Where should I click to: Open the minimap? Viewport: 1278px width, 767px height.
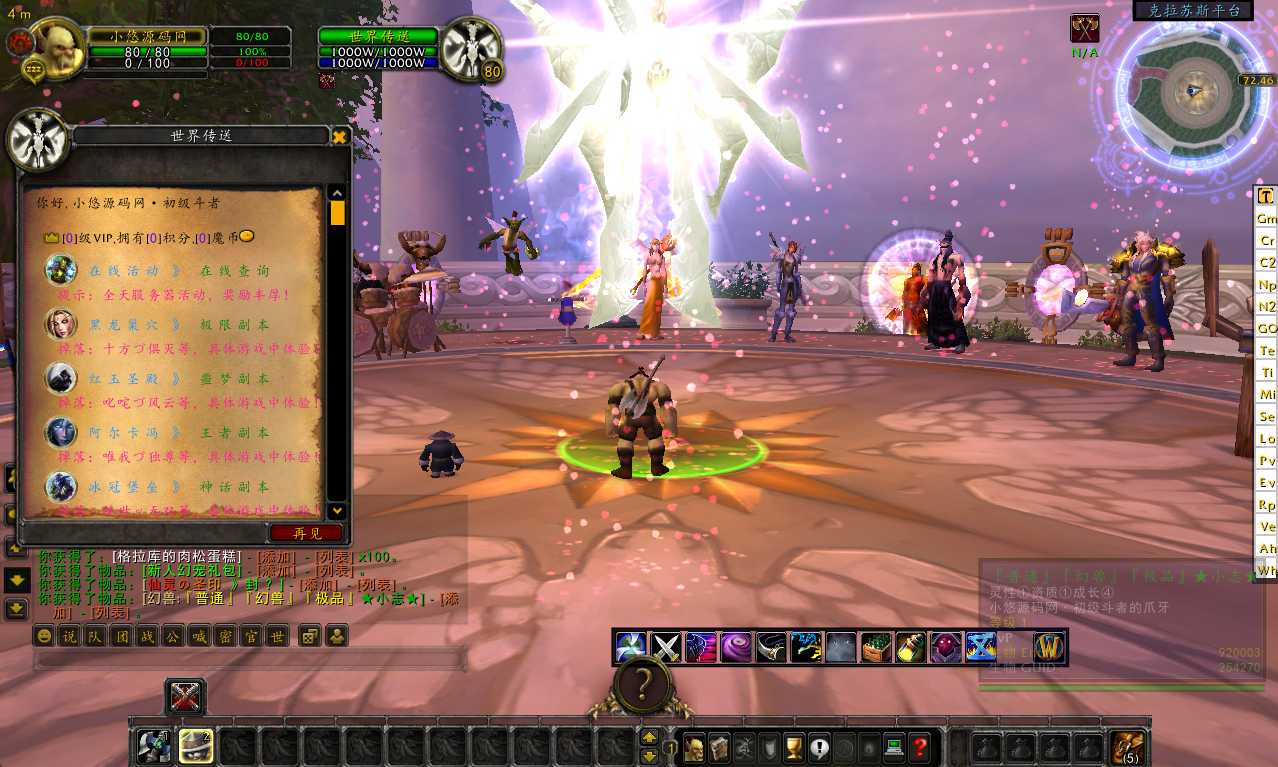point(1191,91)
